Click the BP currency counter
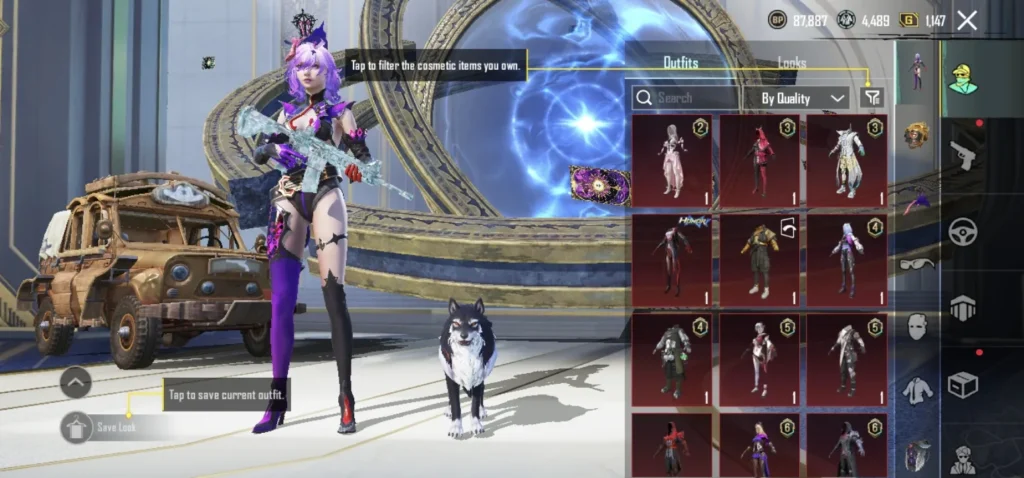This screenshot has height=478, width=1024. click(x=798, y=19)
